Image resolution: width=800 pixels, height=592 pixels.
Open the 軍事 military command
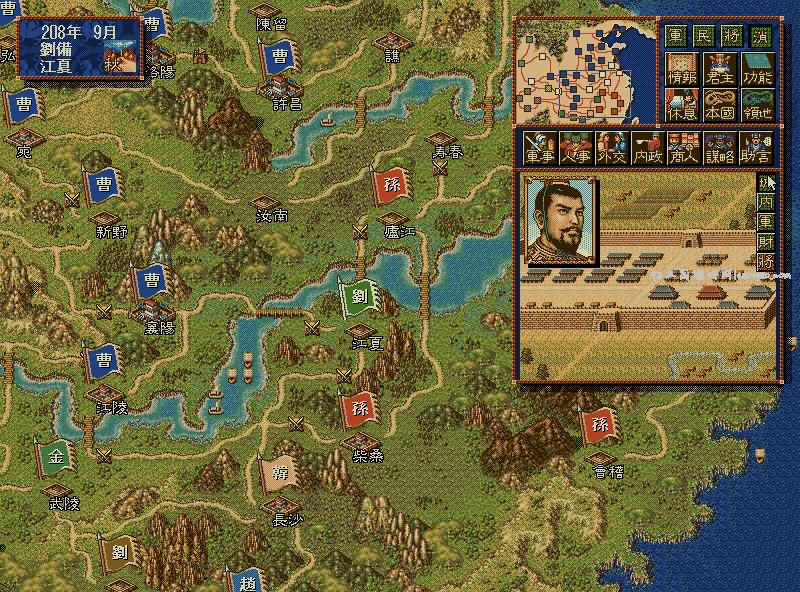pyautogui.click(x=541, y=149)
